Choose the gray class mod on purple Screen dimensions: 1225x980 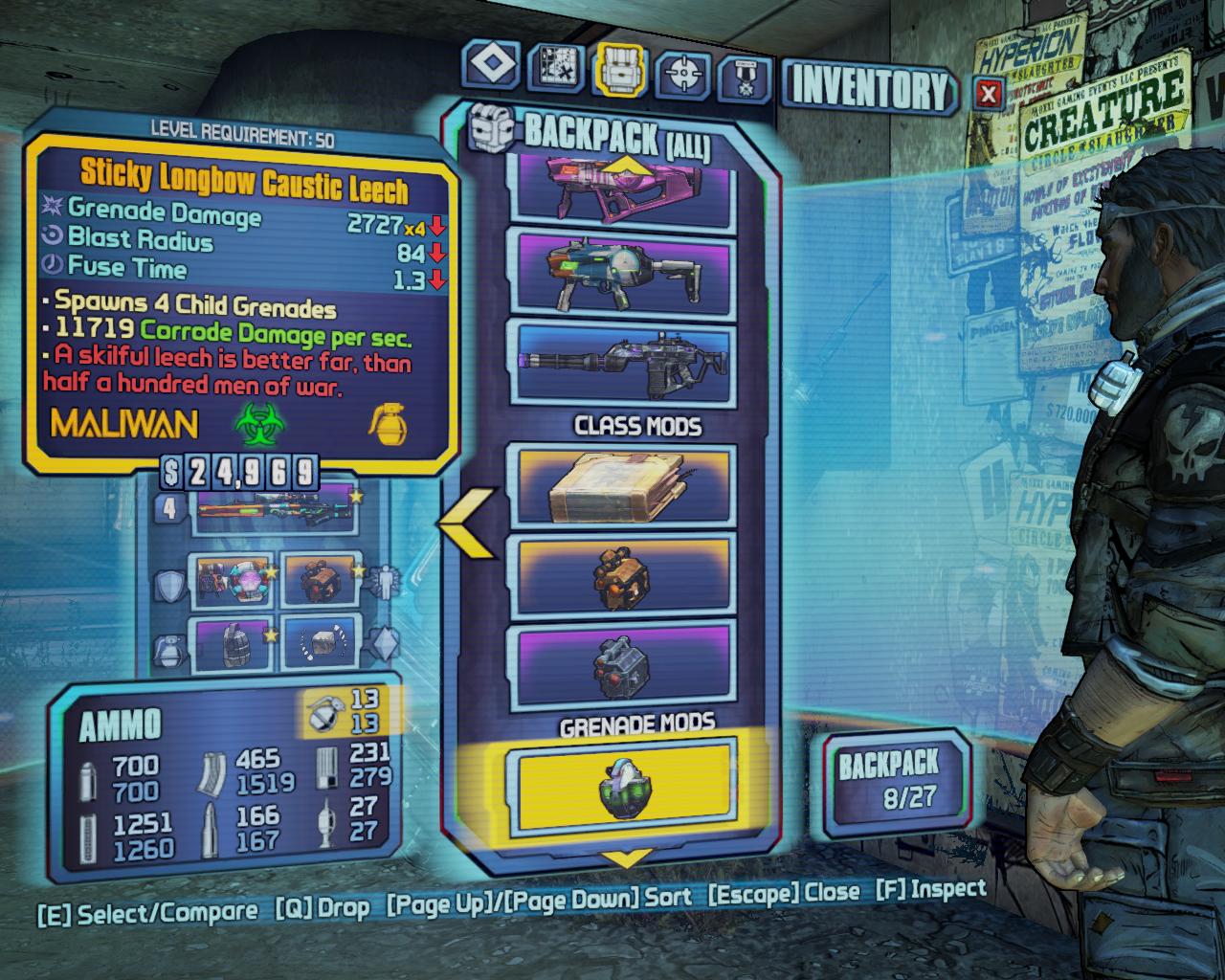[626, 661]
